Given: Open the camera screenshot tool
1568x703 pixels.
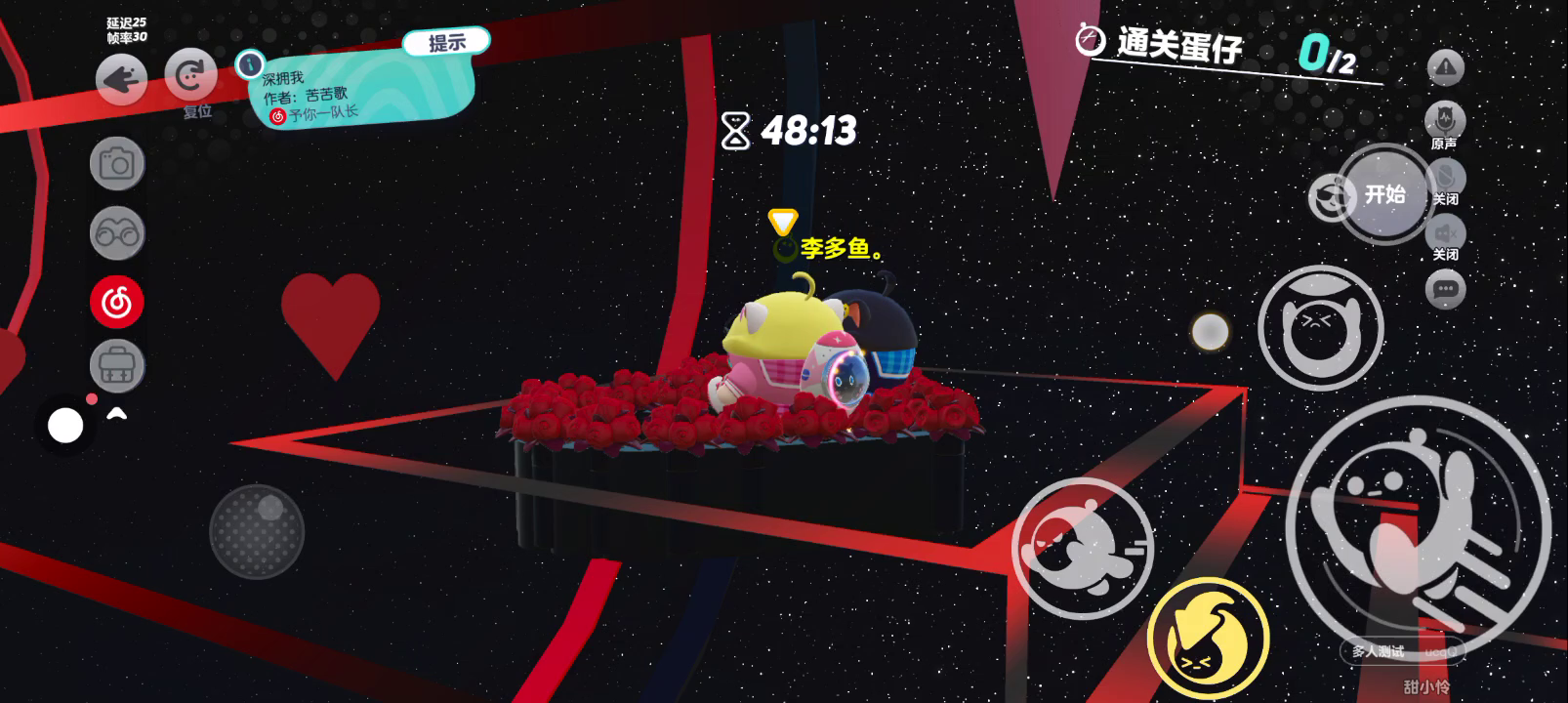Looking at the screenshot, I should pos(117,163).
